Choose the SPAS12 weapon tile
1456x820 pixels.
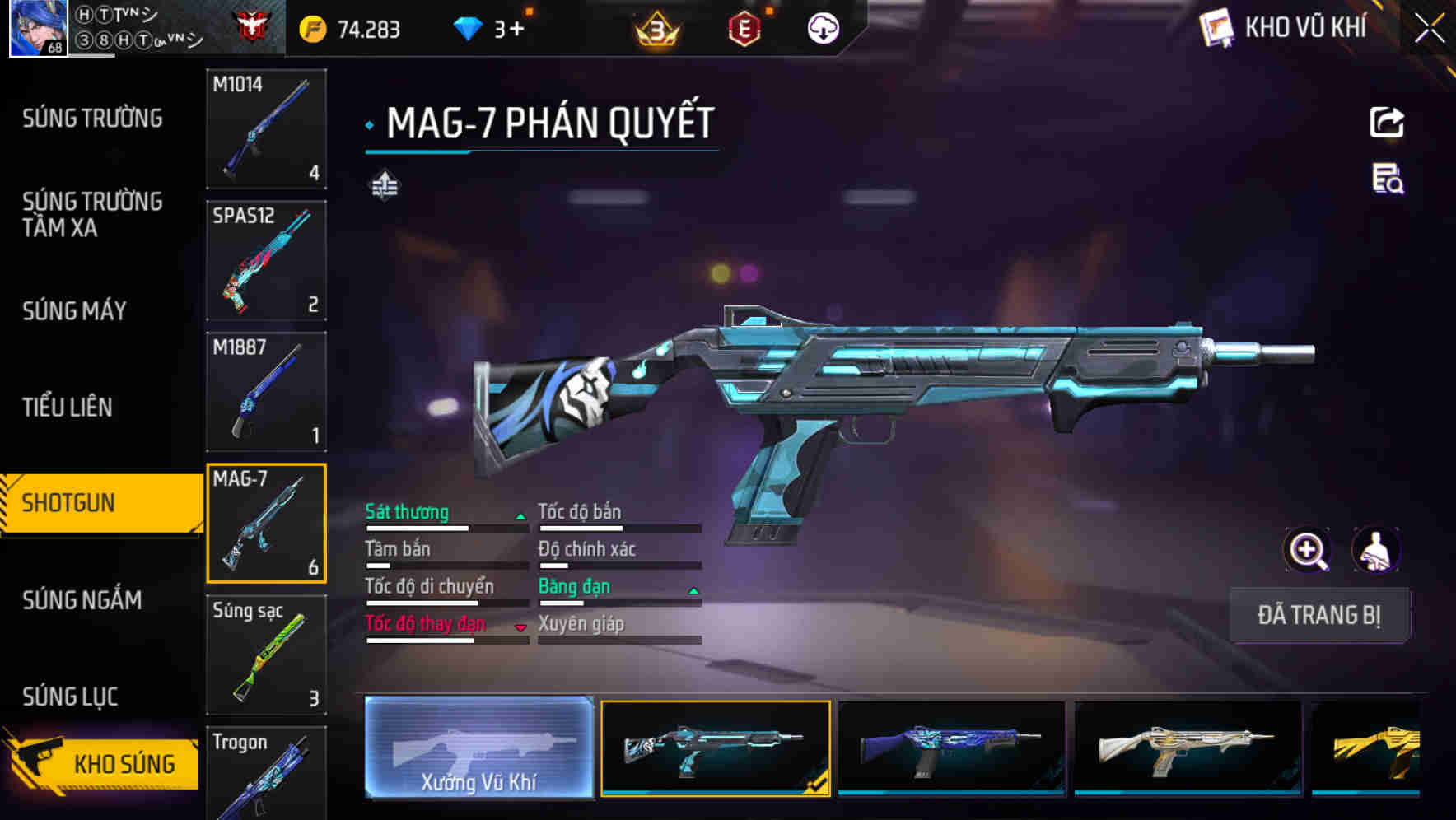tap(266, 260)
